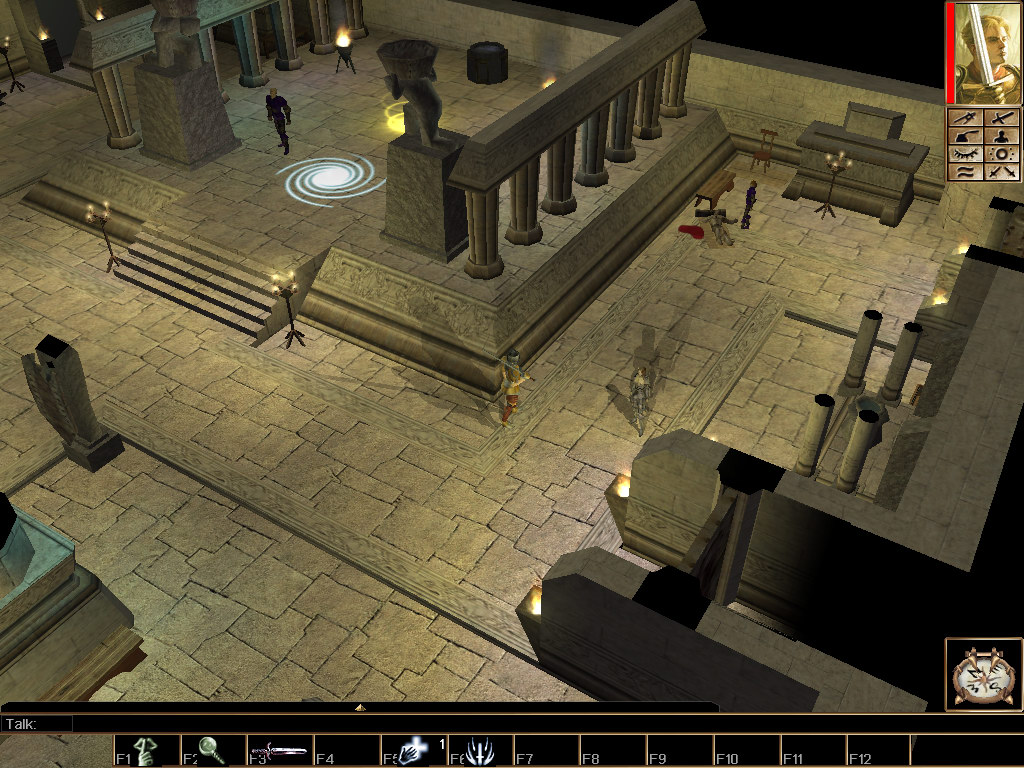The image size is (1024, 768).
Task: Open the character sheet bust button
Action: (x=1001, y=136)
